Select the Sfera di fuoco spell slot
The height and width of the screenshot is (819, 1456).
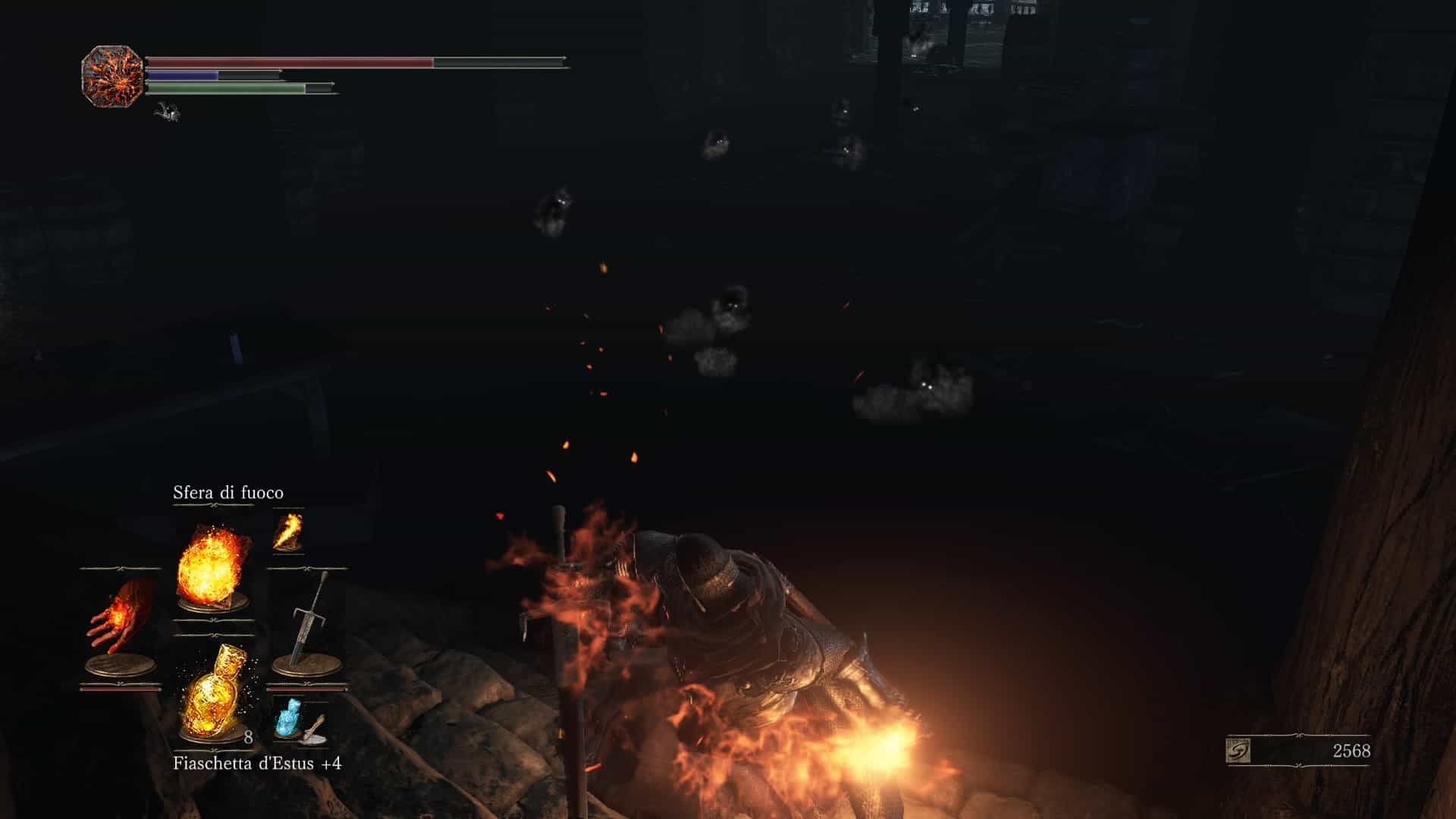click(212, 565)
